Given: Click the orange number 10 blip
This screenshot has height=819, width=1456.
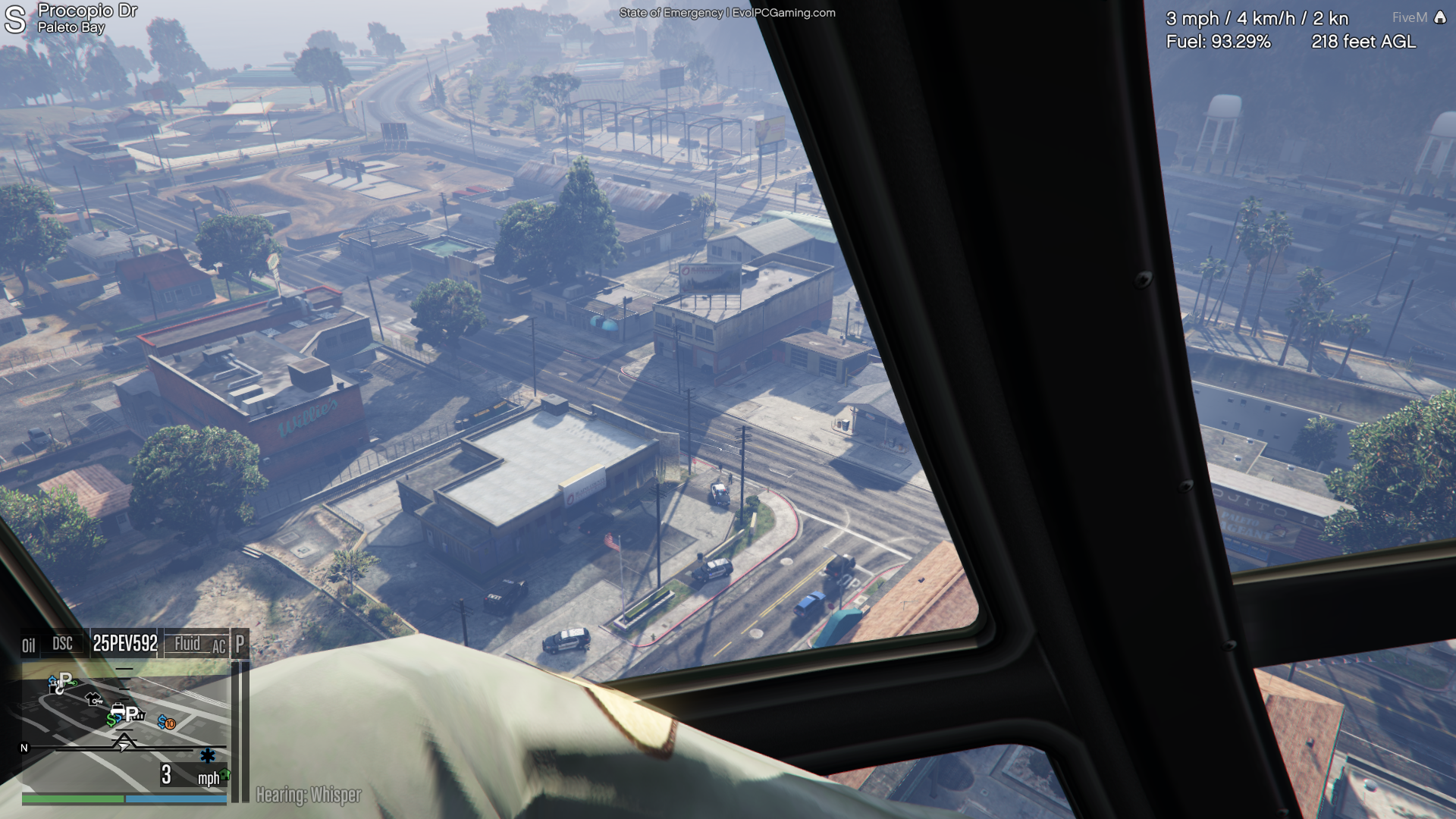Looking at the screenshot, I should click(170, 723).
